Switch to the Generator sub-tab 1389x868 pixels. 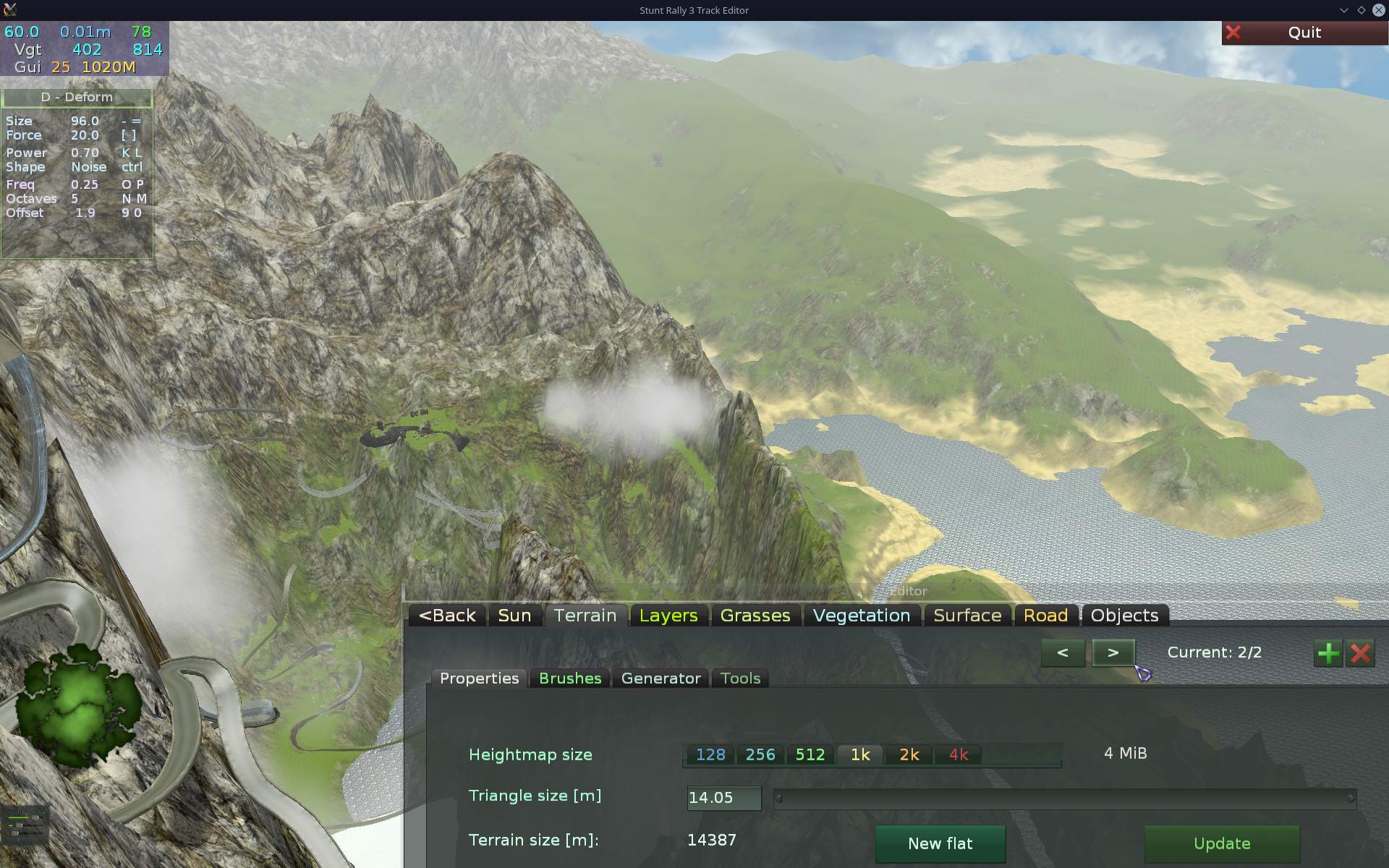click(660, 678)
